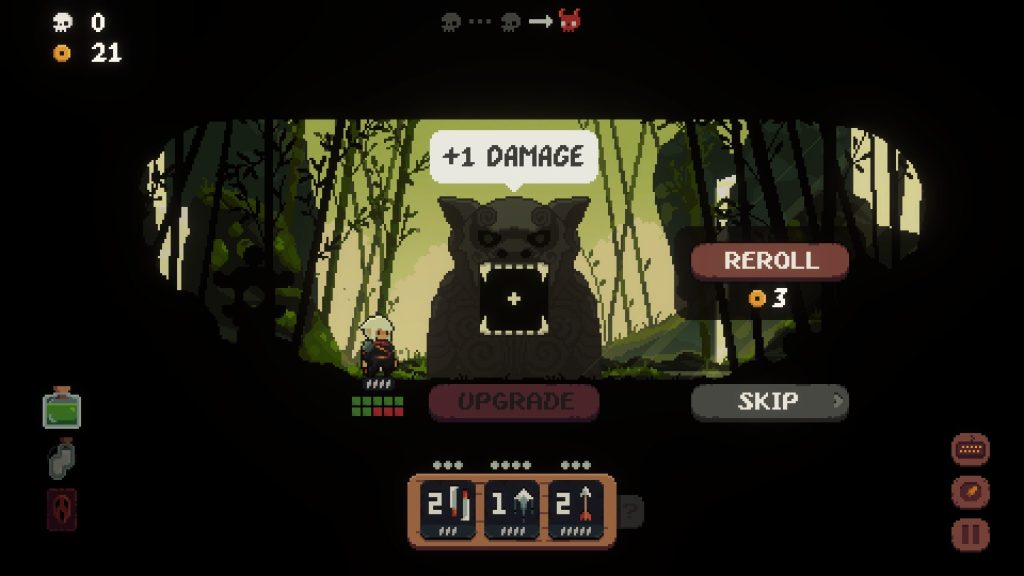Select the grey curved flask item
1024x576 pixels.
click(x=61, y=459)
